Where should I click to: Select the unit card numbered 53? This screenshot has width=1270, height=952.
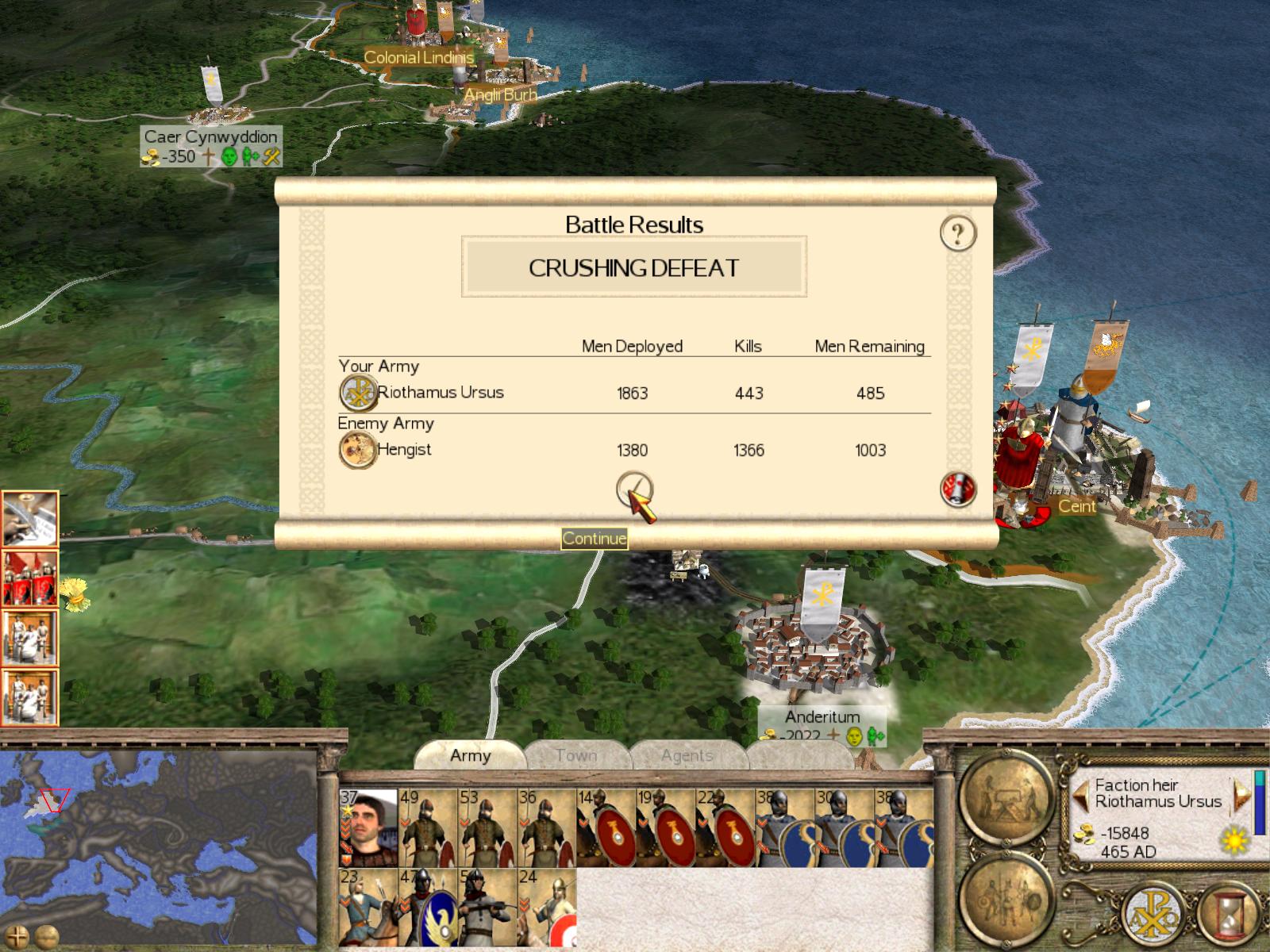point(487,827)
